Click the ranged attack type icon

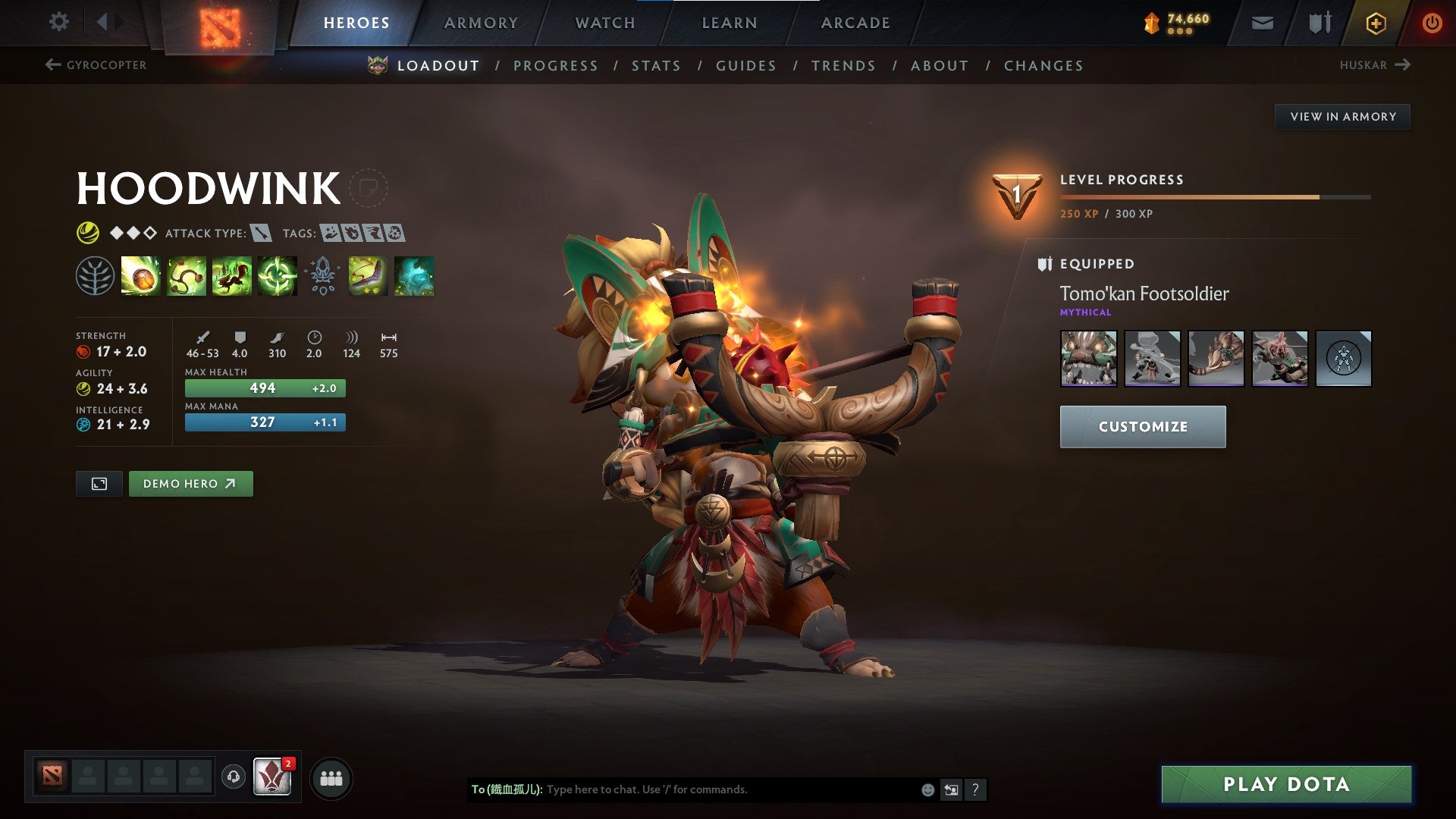click(x=259, y=234)
